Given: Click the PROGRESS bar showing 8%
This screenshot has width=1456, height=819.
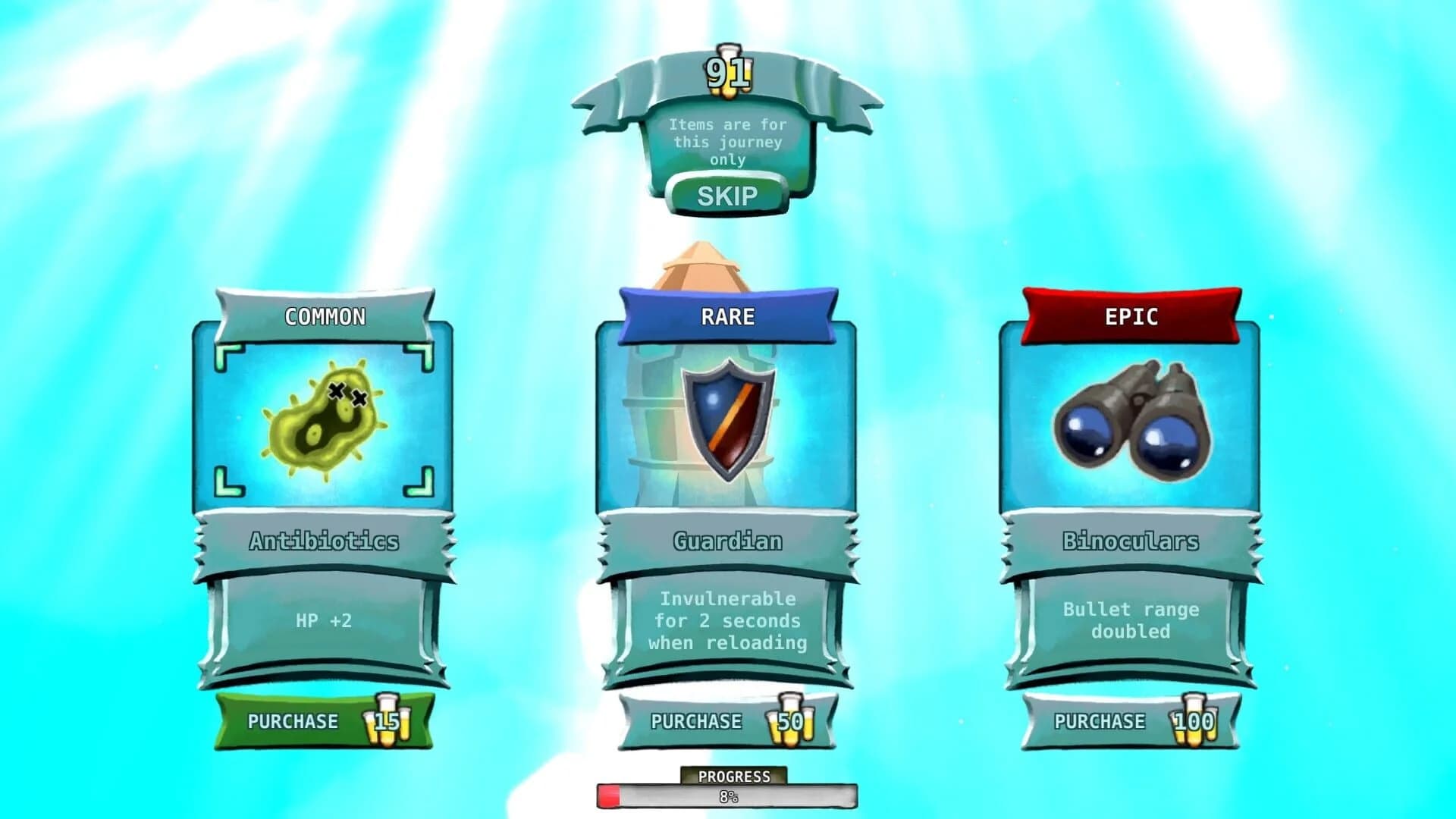Looking at the screenshot, I should [728, 794].
